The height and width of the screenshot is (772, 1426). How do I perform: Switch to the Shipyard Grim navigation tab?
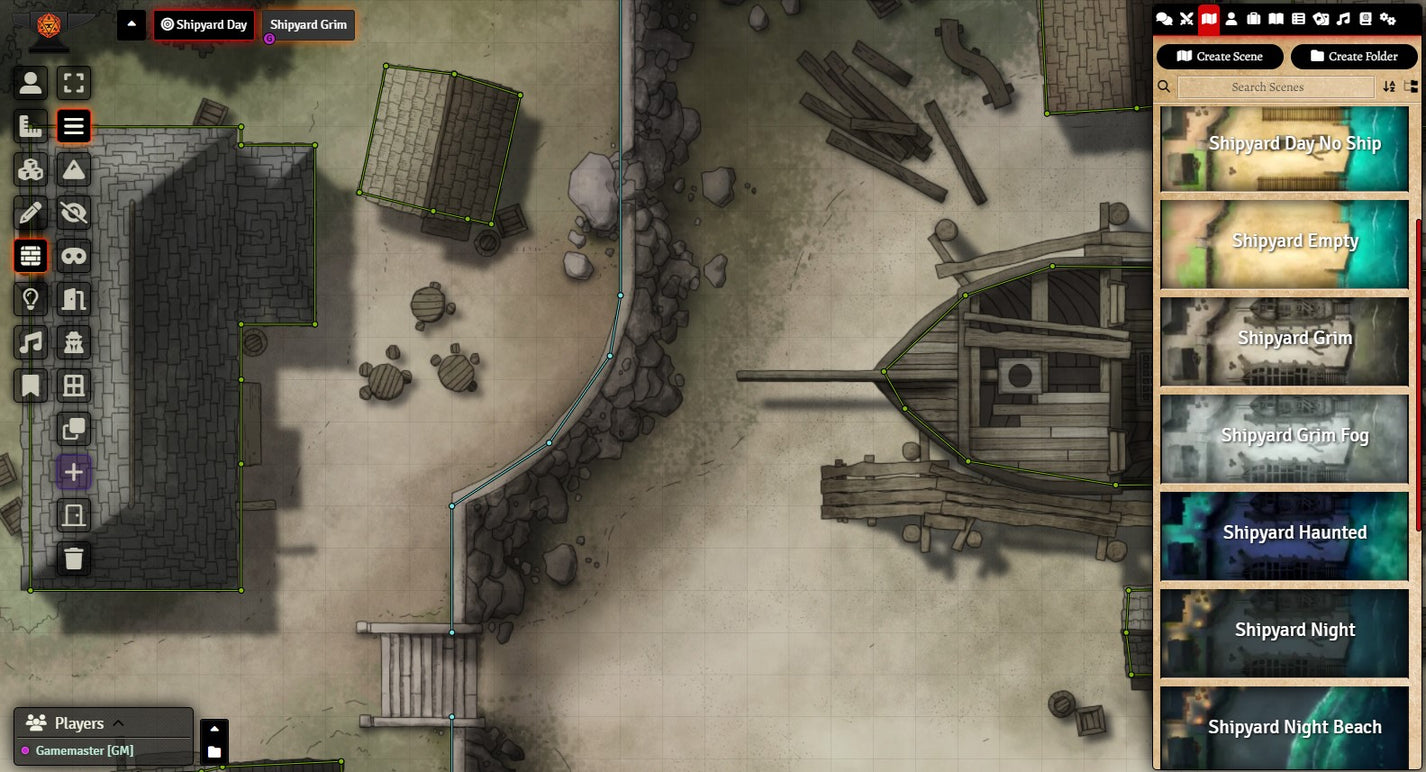(308, 25)
